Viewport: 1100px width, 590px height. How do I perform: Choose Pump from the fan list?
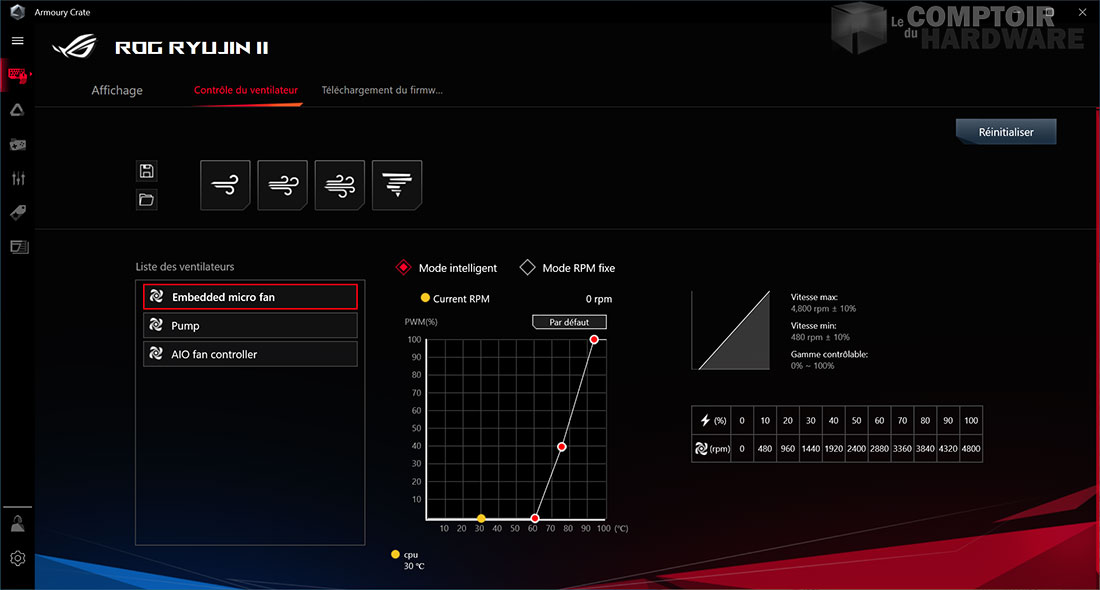coord(250,325)
